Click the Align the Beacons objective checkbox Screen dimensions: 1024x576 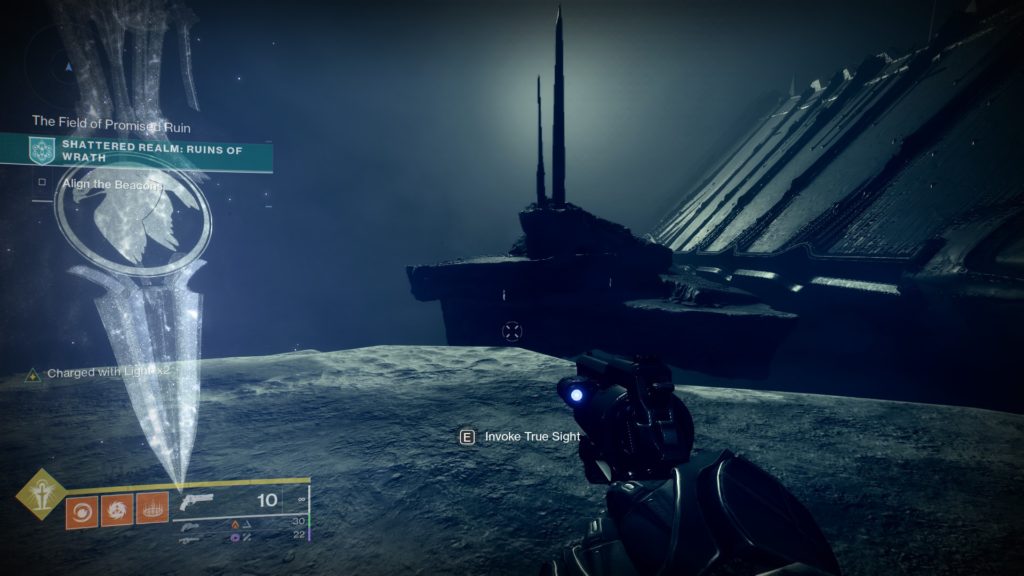click(x=41, y=183)
